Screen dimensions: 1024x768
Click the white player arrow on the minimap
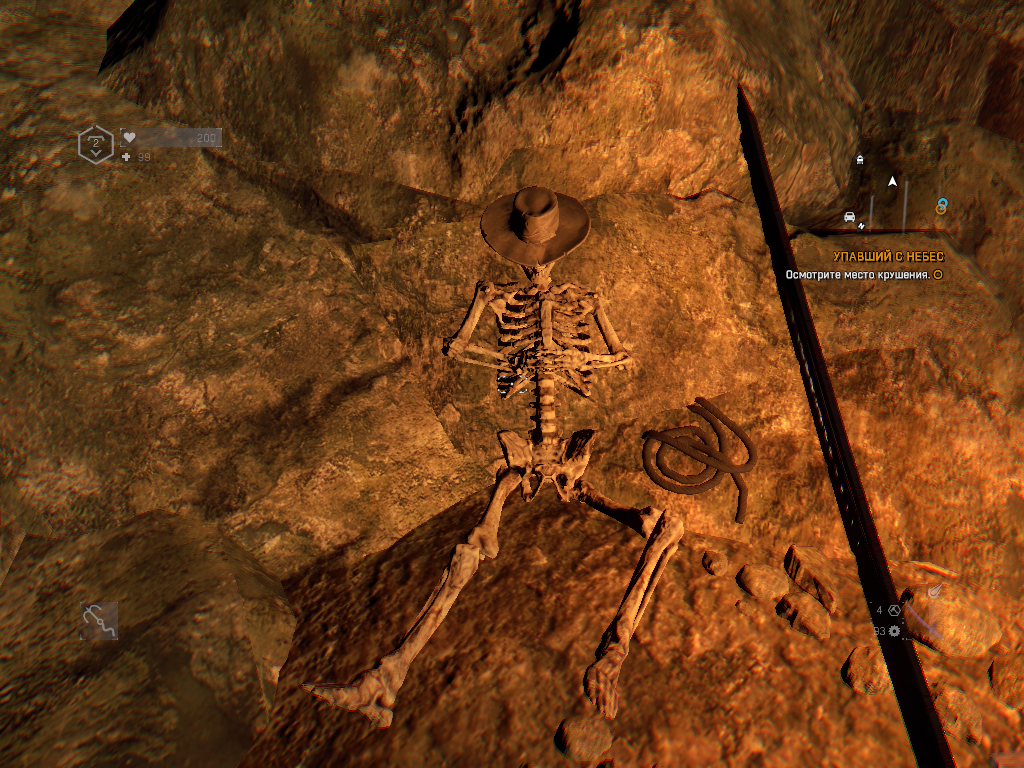click(x=892, y=181)
